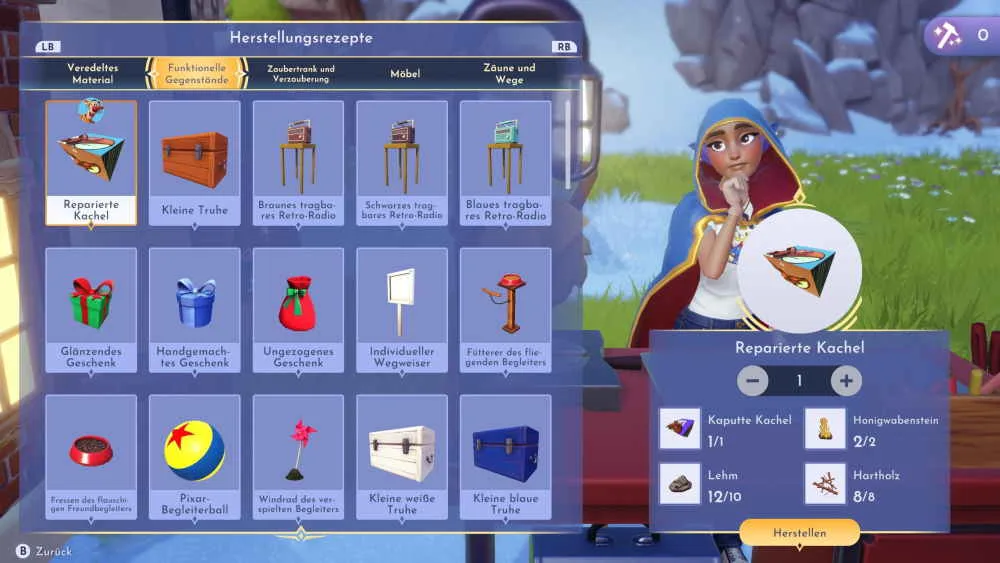
Task: Increase crafting quantity with the plus button
Action: pos(846,381)
